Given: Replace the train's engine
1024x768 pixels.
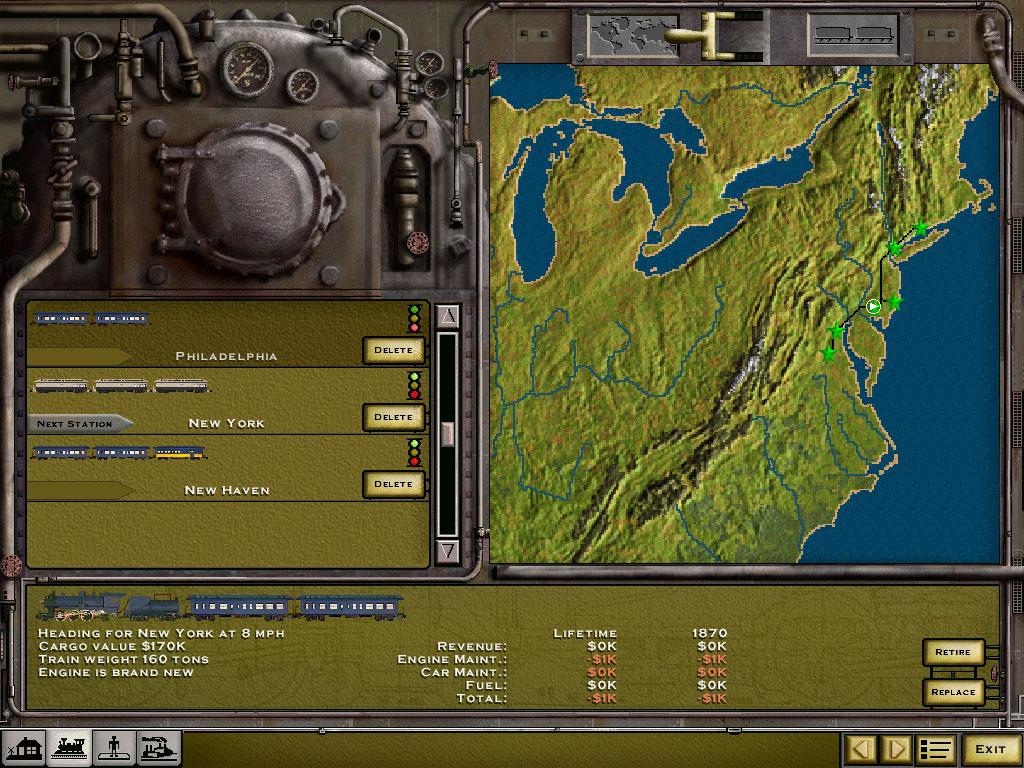Looking at the screenshot, I should pyautogui.click(x=953, y=691).
